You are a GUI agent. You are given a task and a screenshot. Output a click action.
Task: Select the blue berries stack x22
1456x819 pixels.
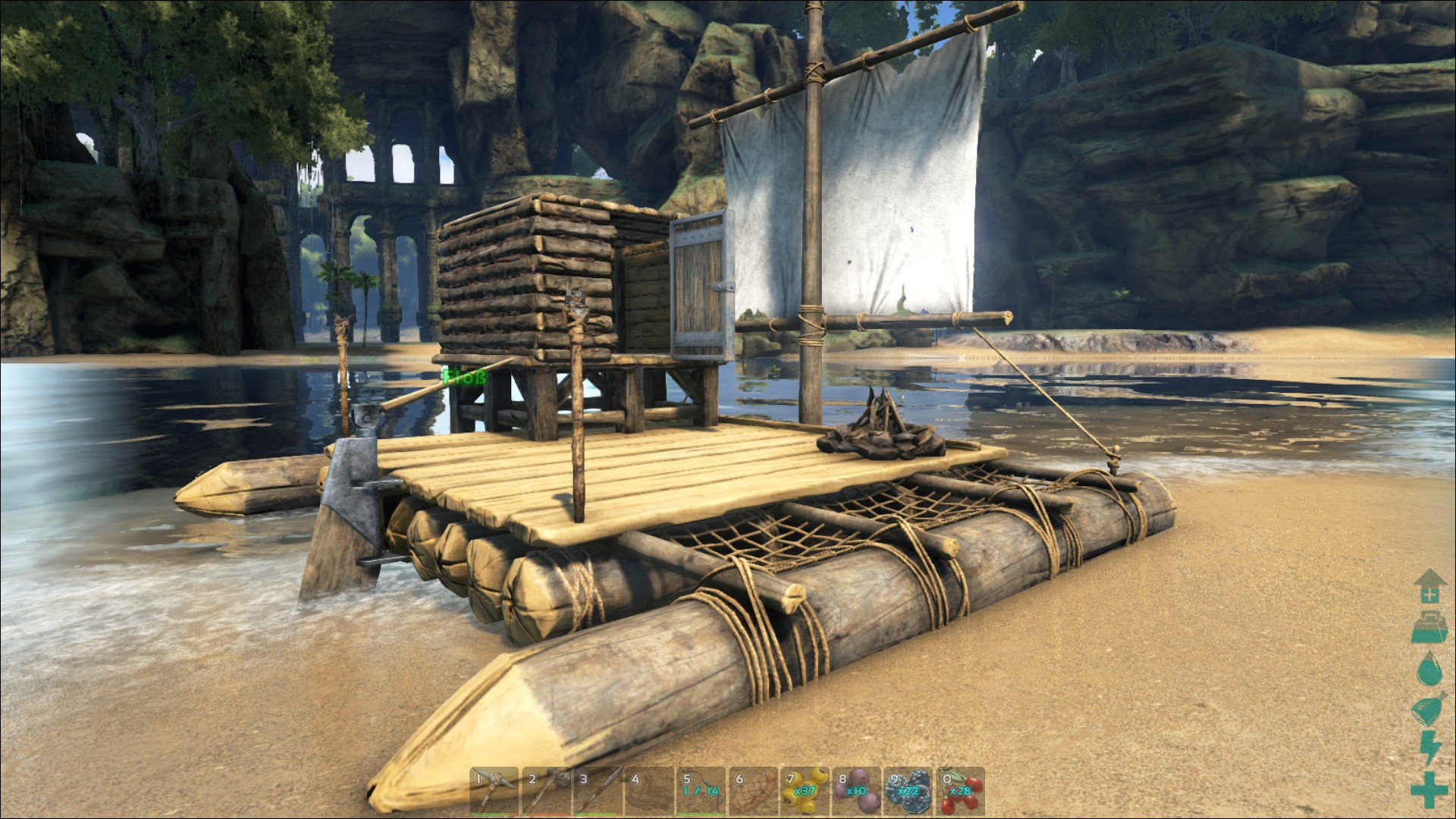click(x=908, y=791)
